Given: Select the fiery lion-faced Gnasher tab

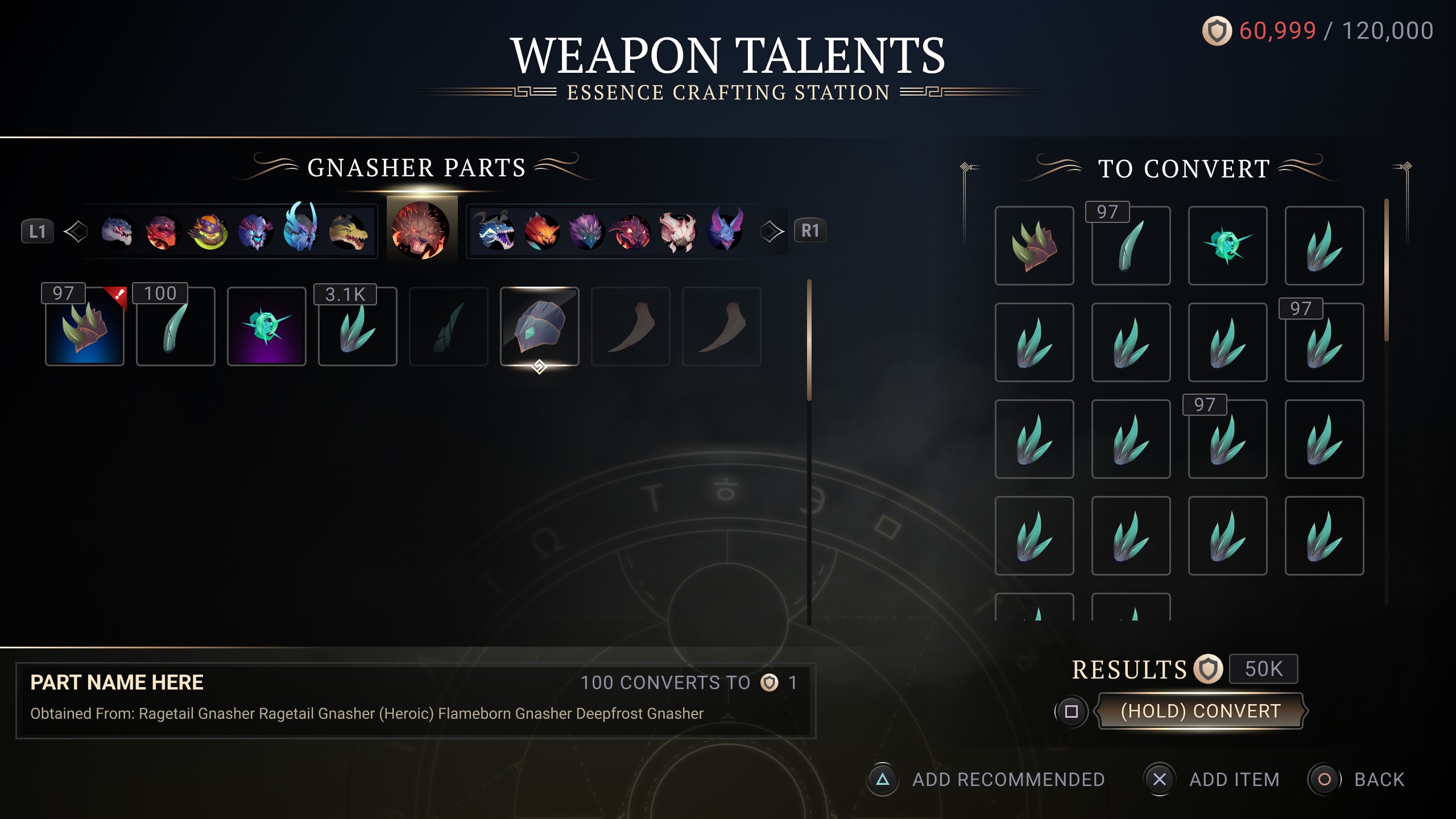Looking at the screenshot, I should pos(421,230).
